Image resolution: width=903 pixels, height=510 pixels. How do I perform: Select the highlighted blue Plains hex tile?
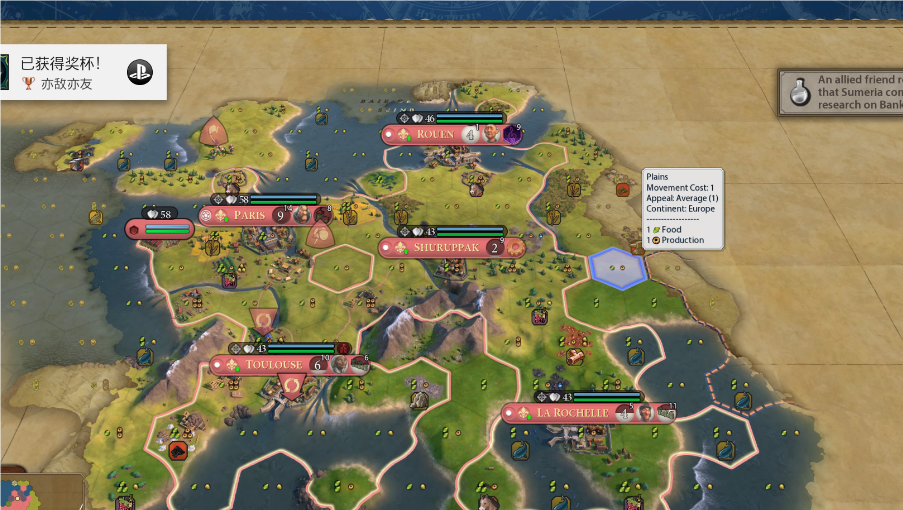[x=617, y=268]
